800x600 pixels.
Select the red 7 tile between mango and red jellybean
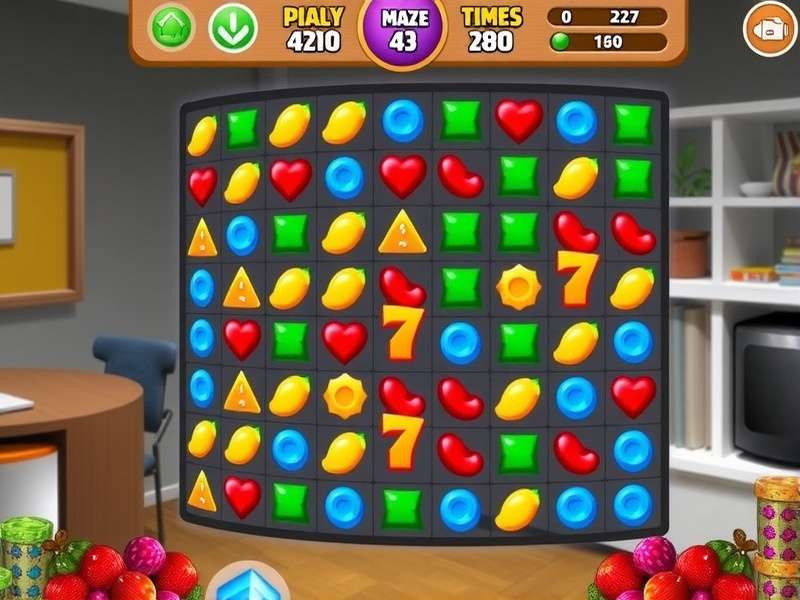coord(400,441)
